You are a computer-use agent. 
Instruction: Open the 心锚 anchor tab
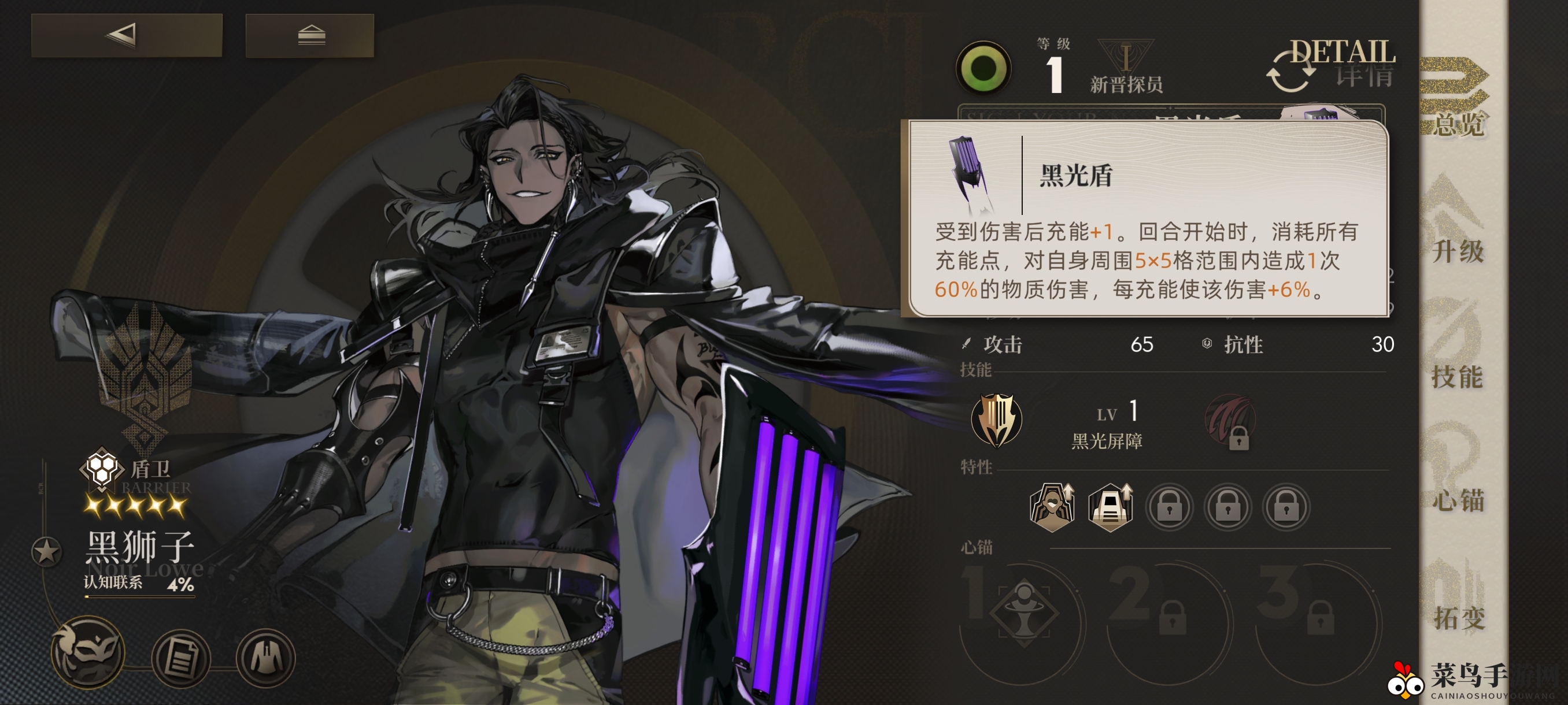pos(1458,474)
